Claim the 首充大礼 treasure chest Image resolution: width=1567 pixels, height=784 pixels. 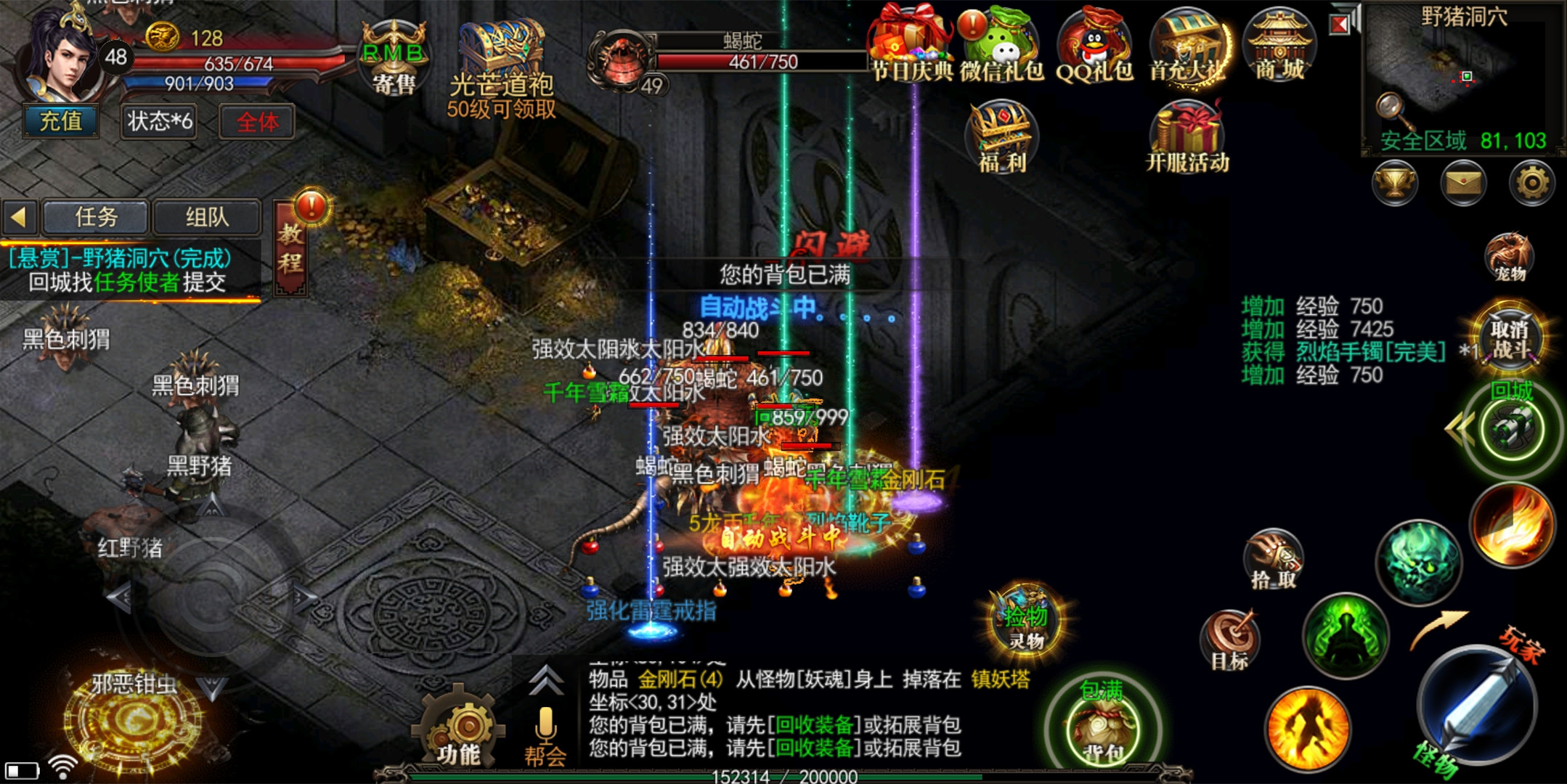click(1191, 45)
